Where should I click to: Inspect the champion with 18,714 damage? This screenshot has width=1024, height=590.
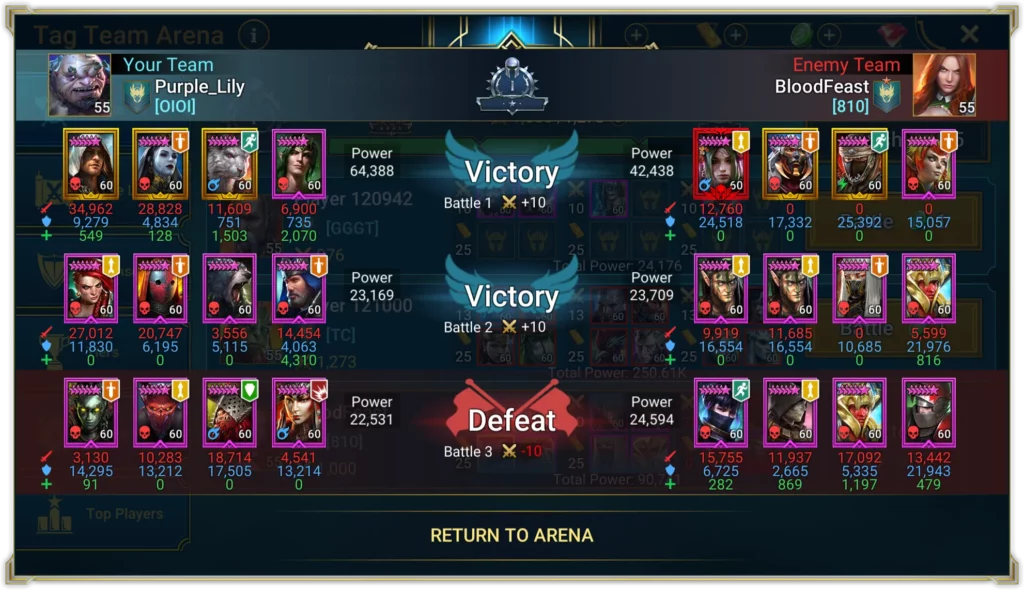pyautogui.click(x=229, y=412)
